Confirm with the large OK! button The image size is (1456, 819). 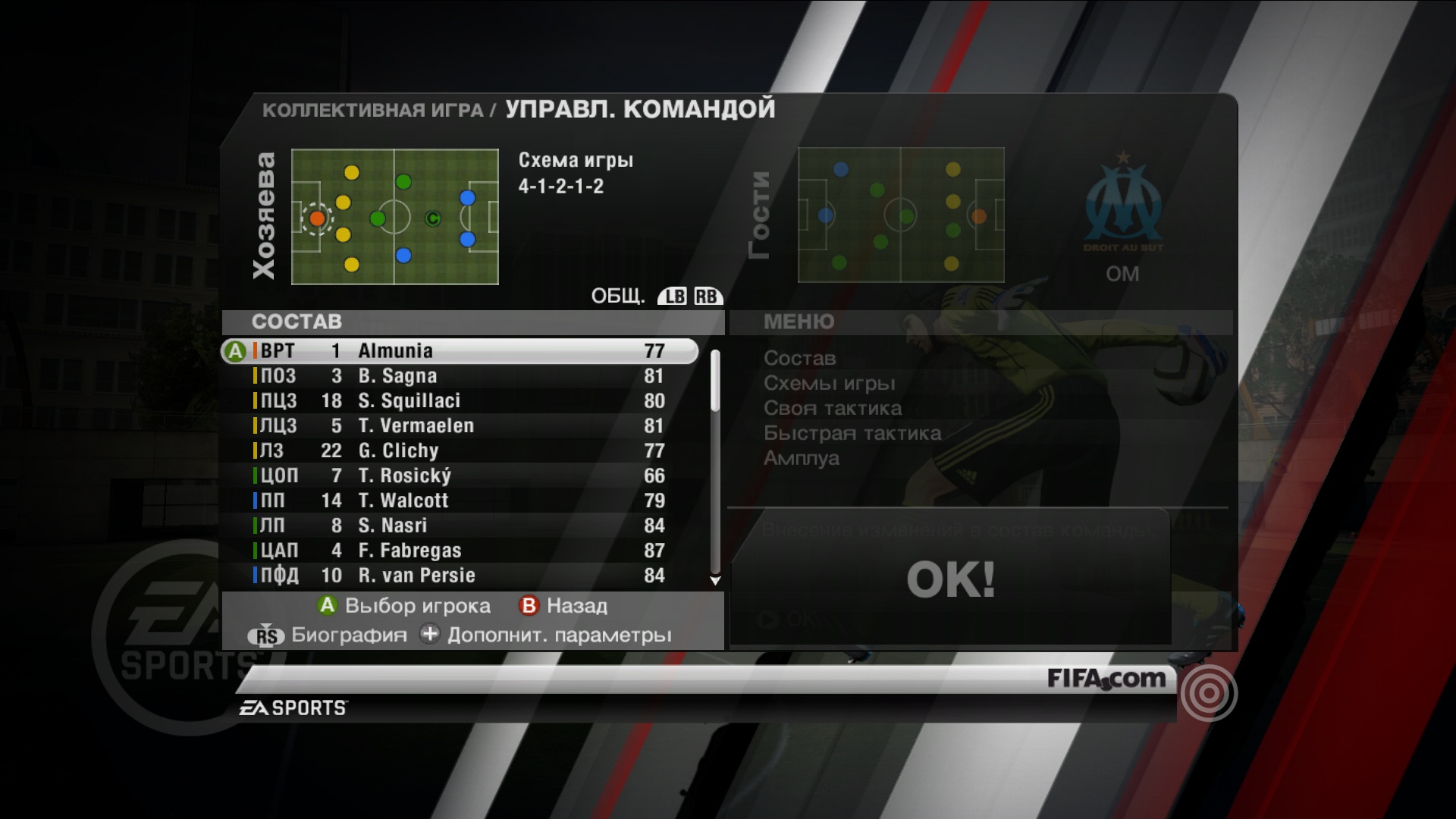point(950,579)
